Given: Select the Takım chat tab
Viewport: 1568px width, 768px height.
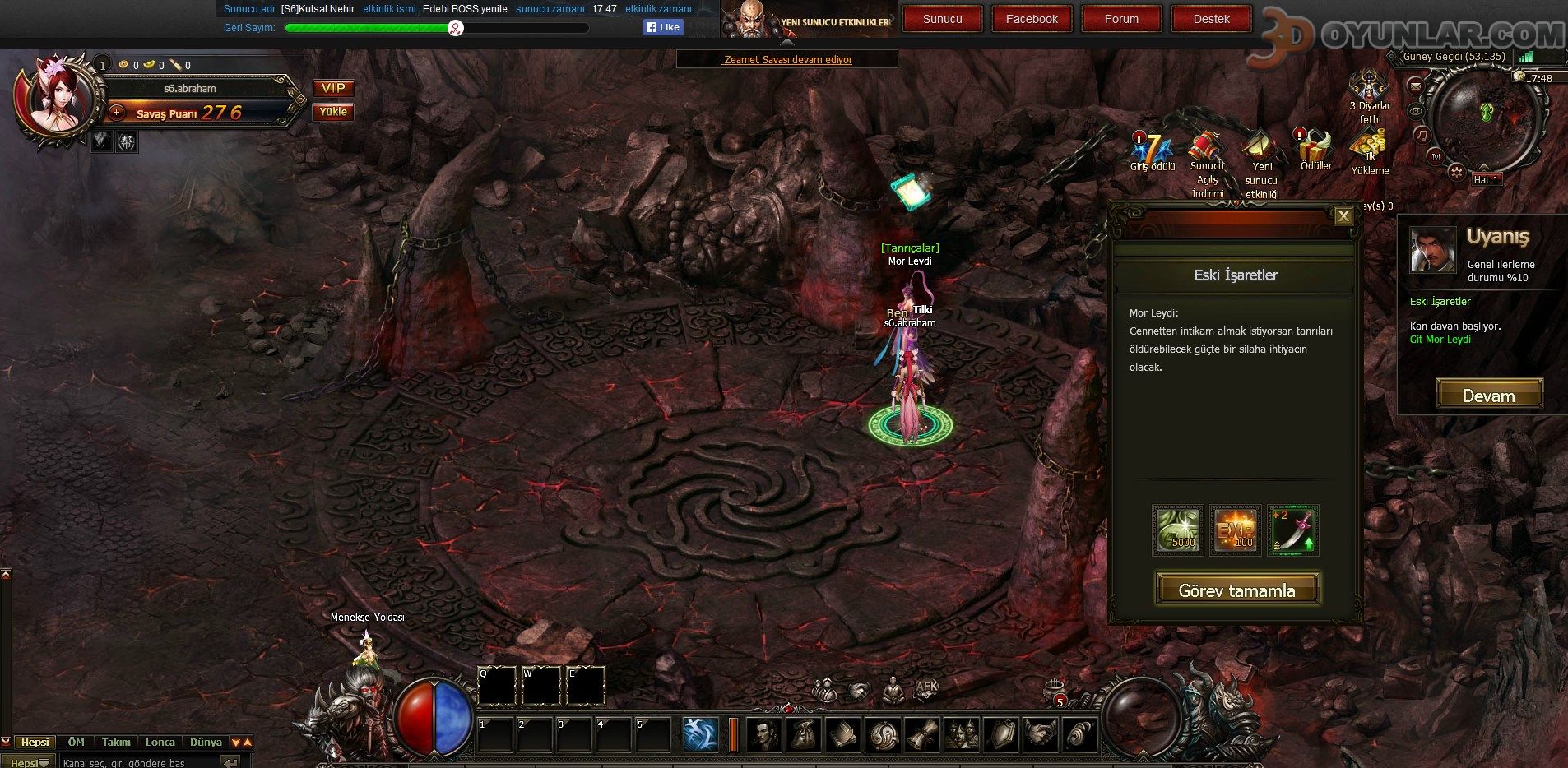Looking at the screenshot, I should (x=116, y=742).
